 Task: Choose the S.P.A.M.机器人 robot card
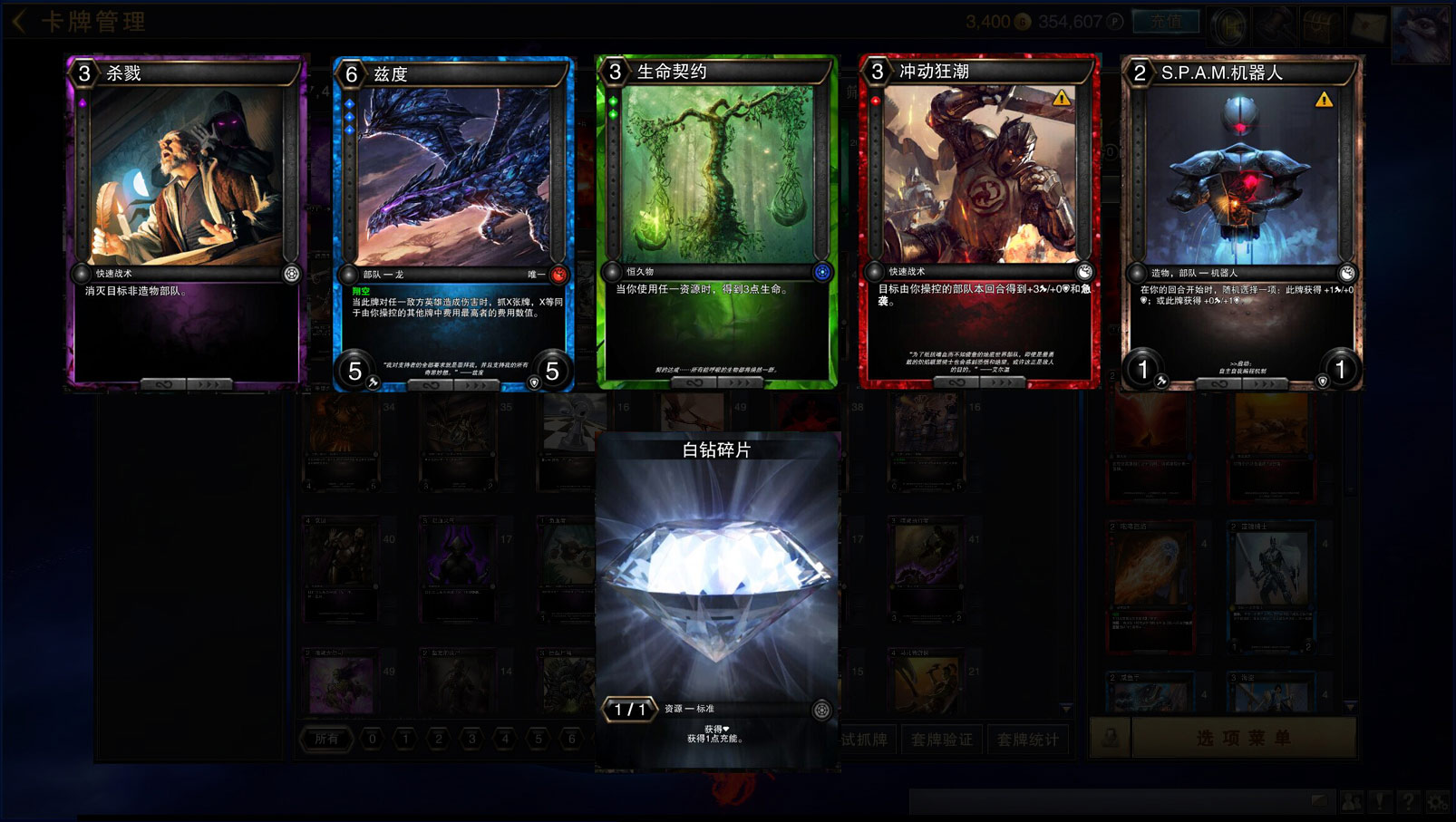pyautogui.click(x=1241, y=224)
